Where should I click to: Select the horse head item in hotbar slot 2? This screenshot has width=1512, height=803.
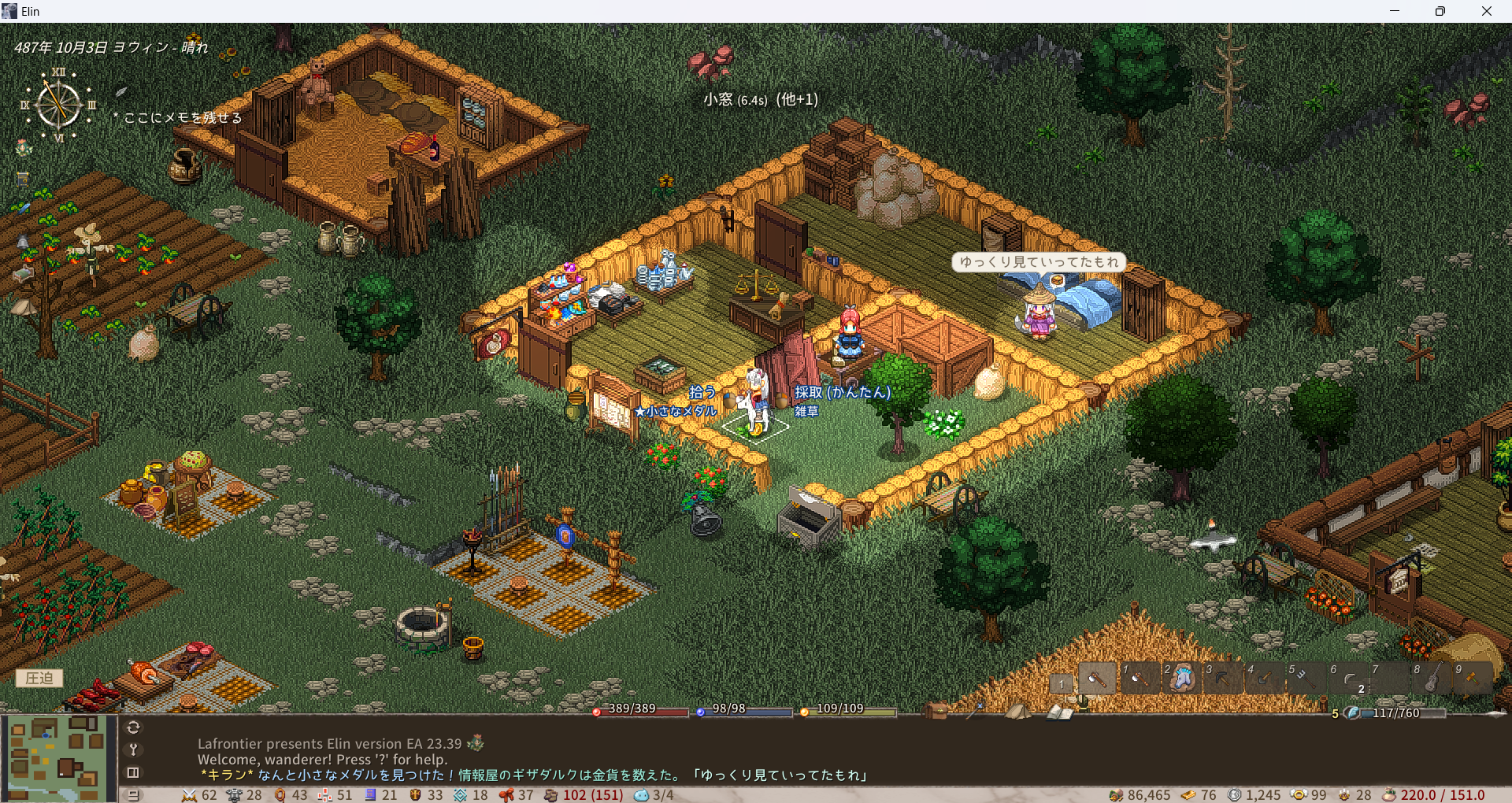point(1181,678)
